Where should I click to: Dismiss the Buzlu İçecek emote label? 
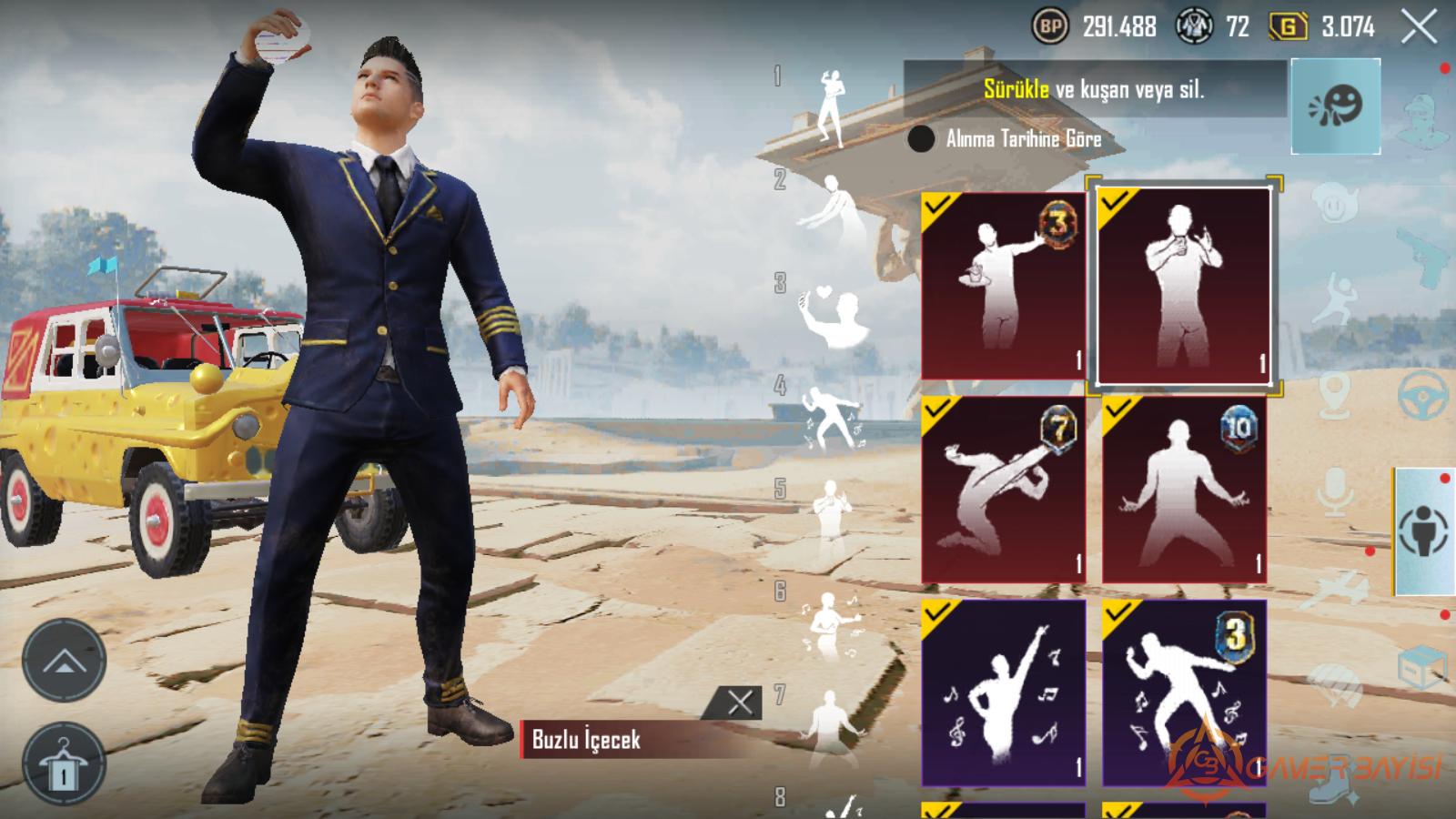tap(740, 702)
